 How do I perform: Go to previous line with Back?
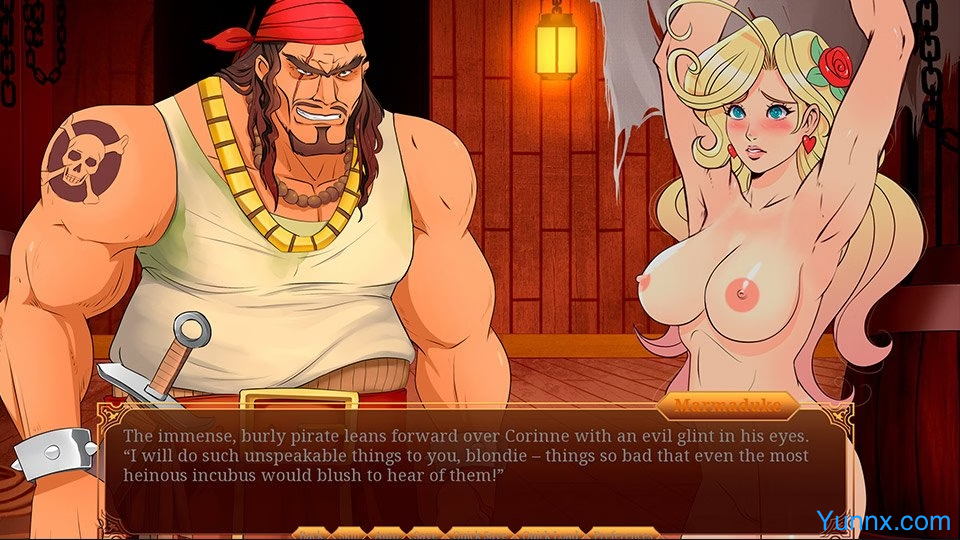pos(311,532)
